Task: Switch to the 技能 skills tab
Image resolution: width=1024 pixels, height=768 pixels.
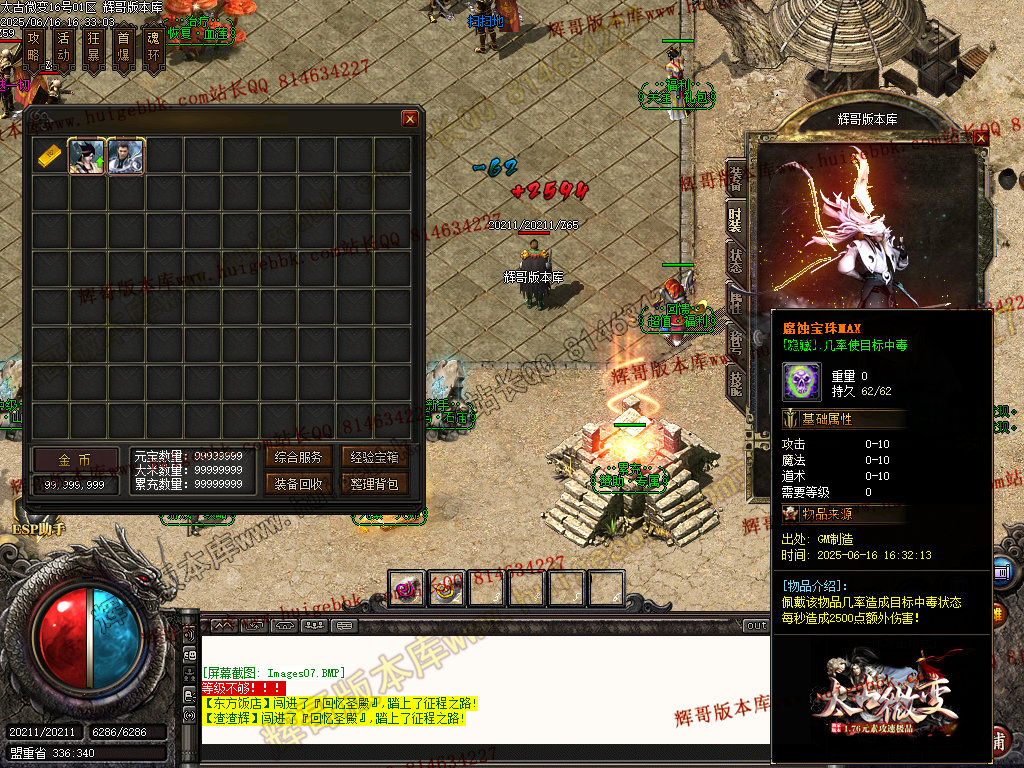Action: (x=735, y=382)
